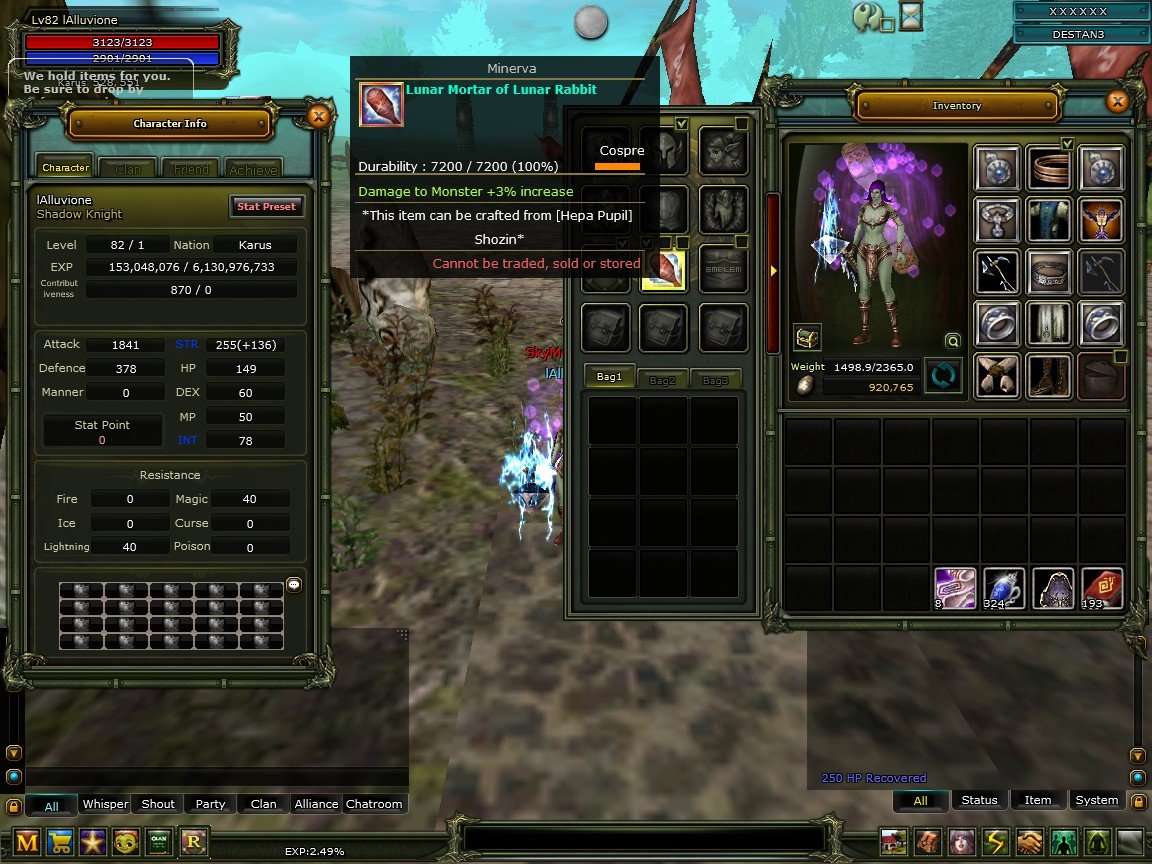Show the System log tab

tap(1096, 800)
